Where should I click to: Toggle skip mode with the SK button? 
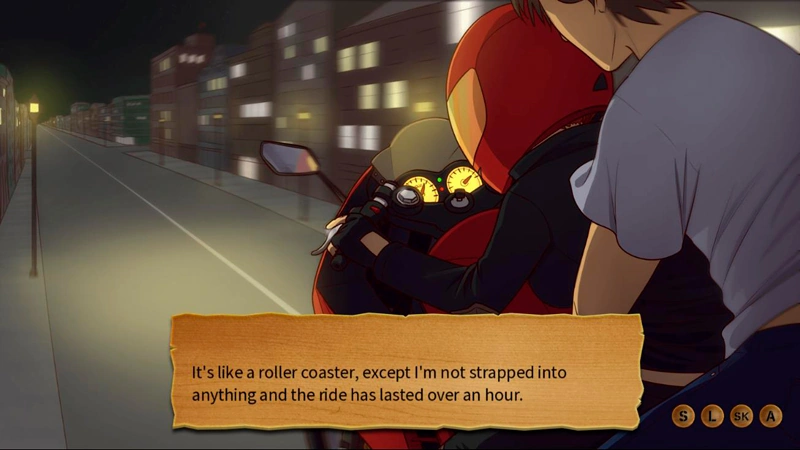pos(741,416)
